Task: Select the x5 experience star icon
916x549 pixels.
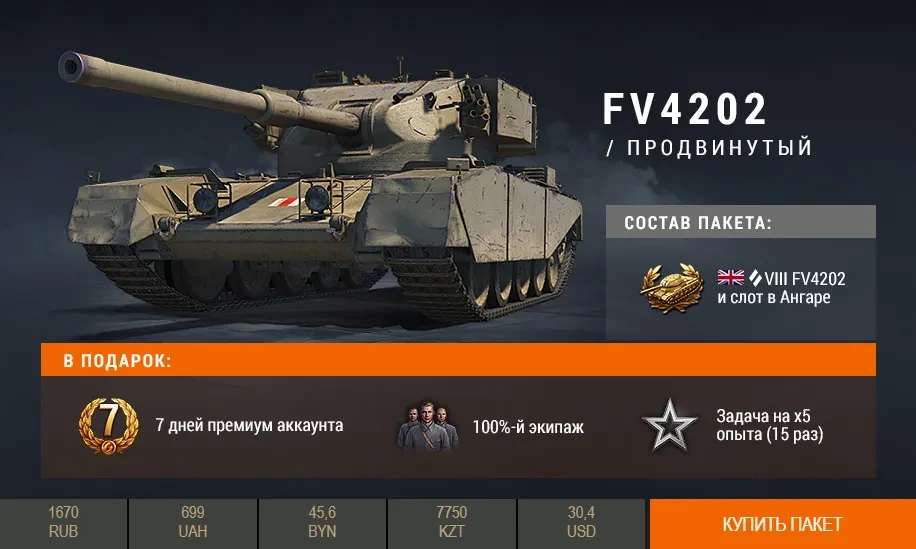Action: pyautogui.click(x=669, y=426)
